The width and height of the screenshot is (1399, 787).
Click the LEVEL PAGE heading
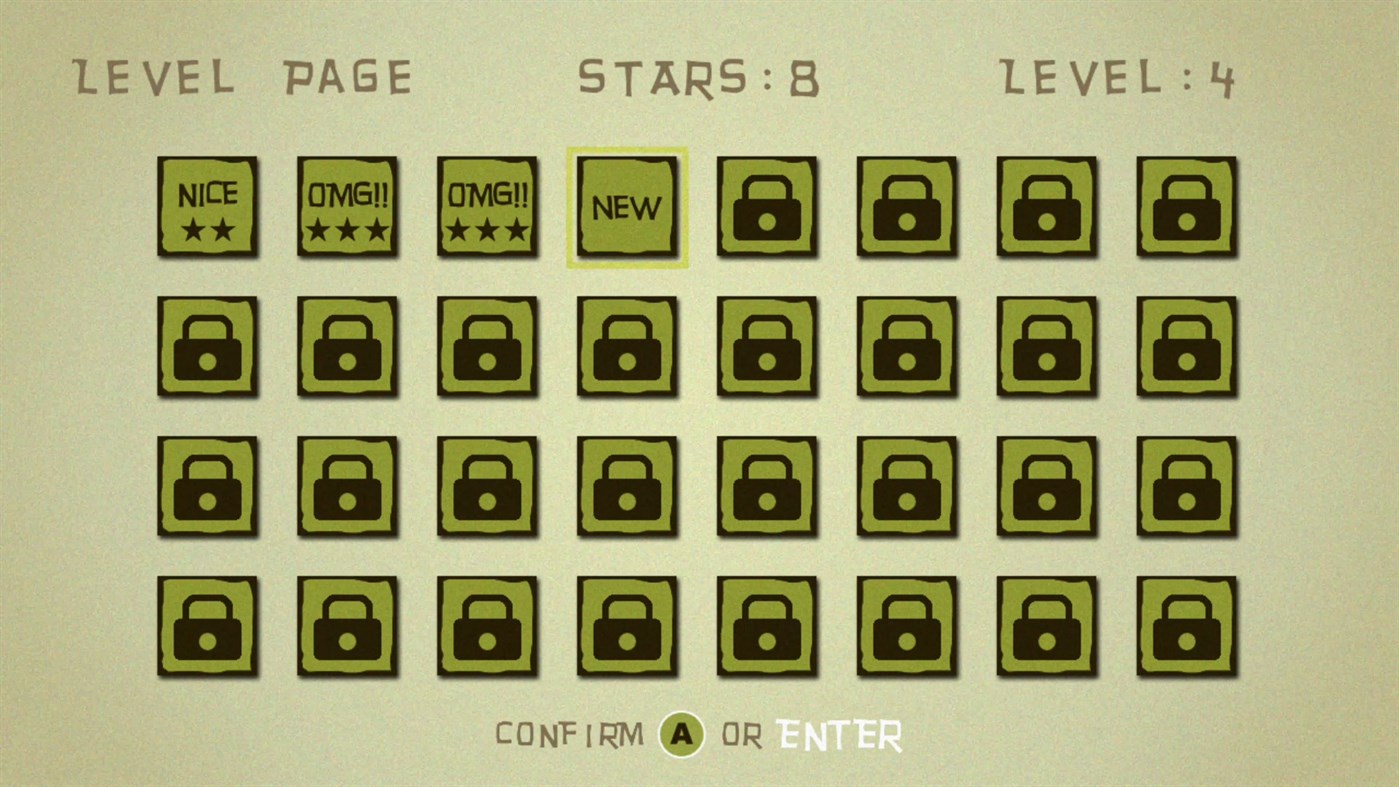[242, 76]
